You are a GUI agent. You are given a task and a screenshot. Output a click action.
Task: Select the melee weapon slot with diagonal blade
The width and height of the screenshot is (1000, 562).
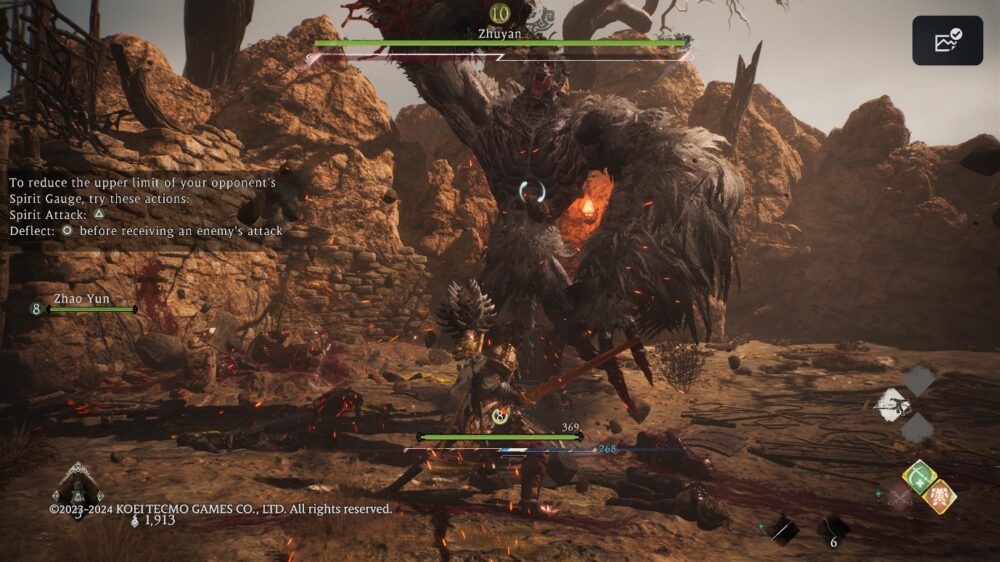pyautogui.click(x=784, y=530)
